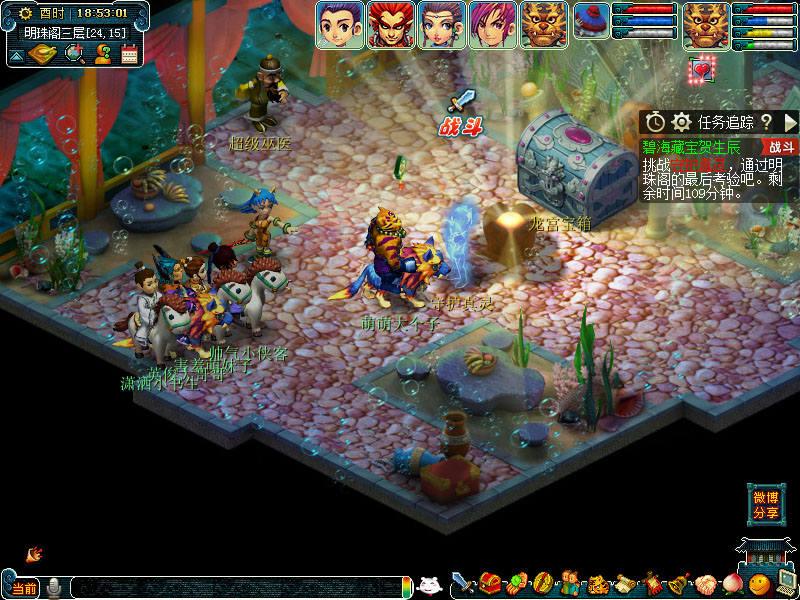Open the magnifying glass map search icon
The image size is (800, 600).
pos(74,54)
